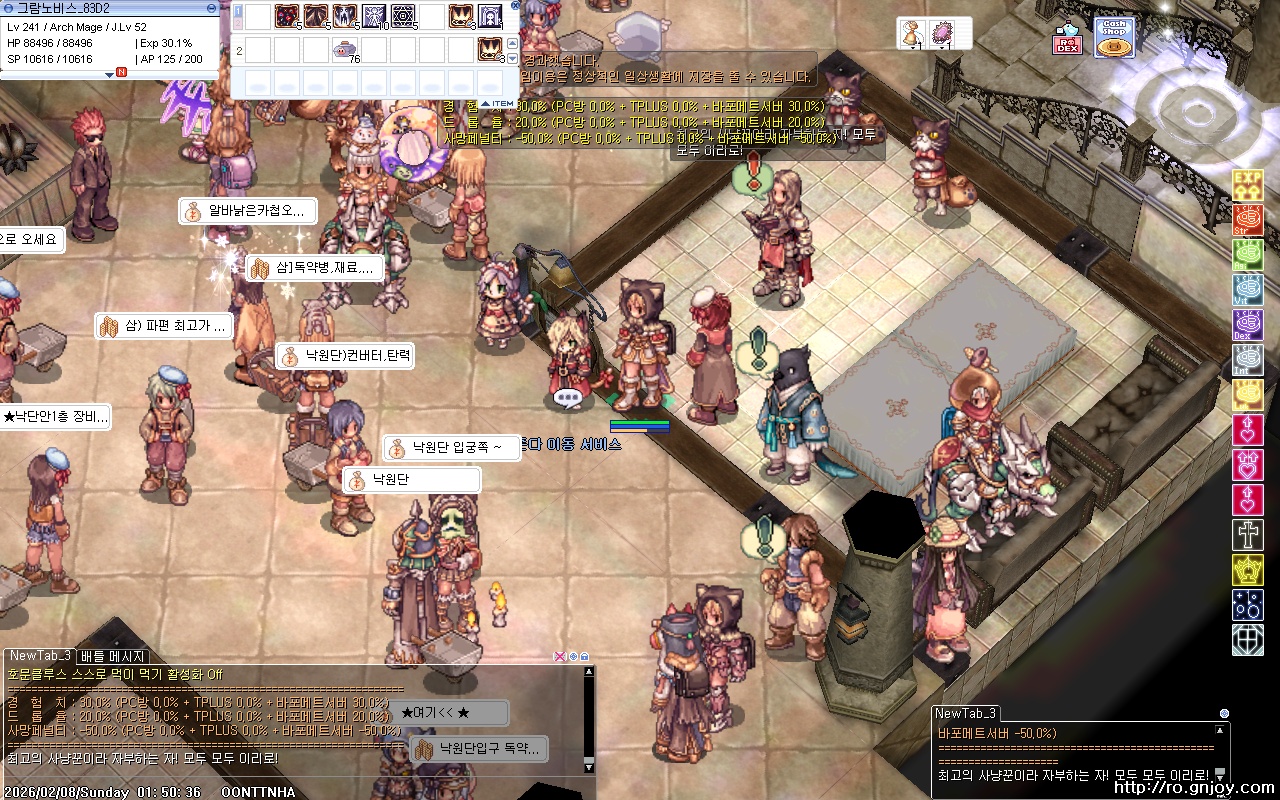
Task: Open the 알바낡은카첩오 vendor shop
Action: coord(248,211)
